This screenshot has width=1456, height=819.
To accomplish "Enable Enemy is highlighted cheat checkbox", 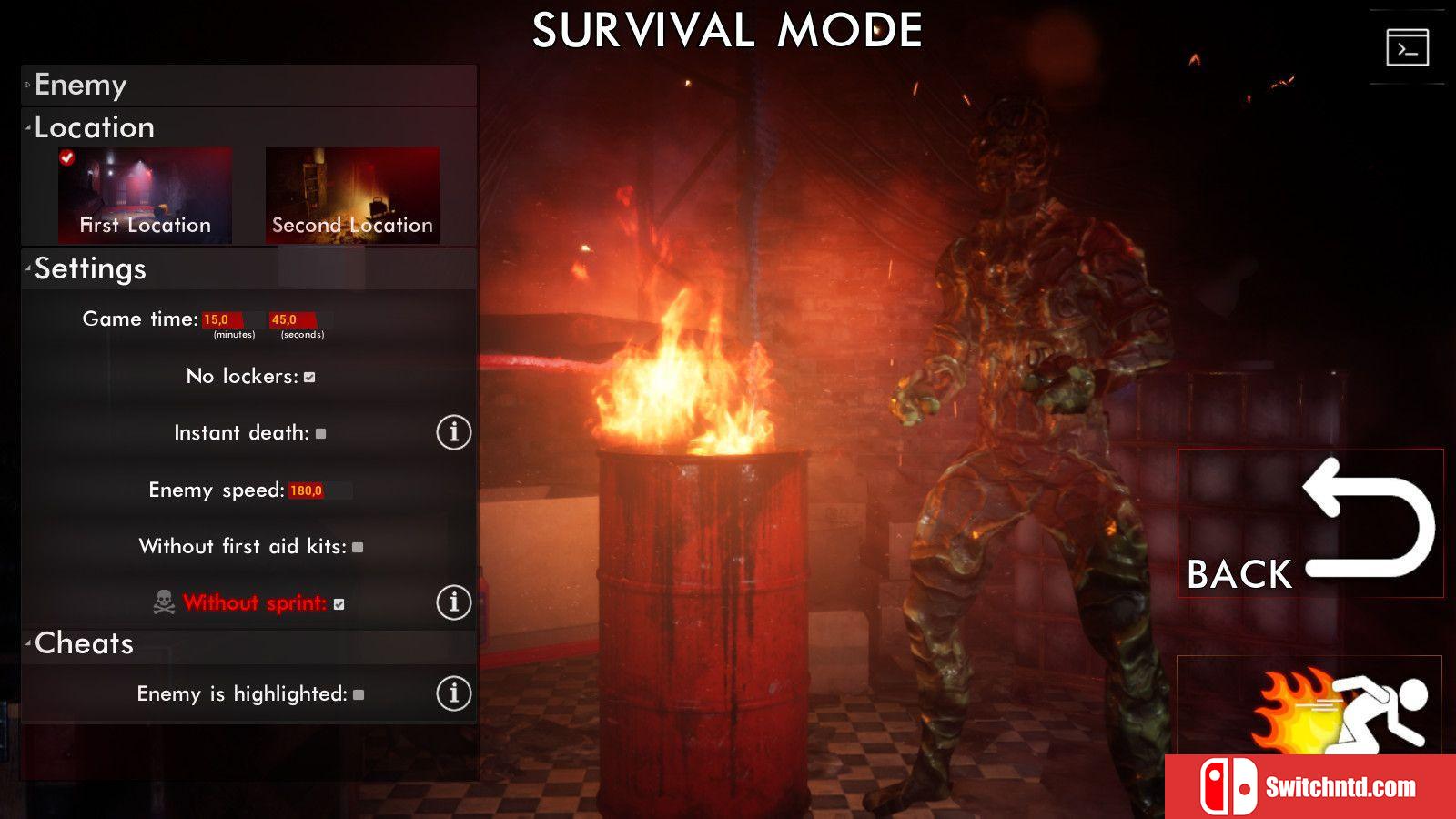I will (359, 695).
